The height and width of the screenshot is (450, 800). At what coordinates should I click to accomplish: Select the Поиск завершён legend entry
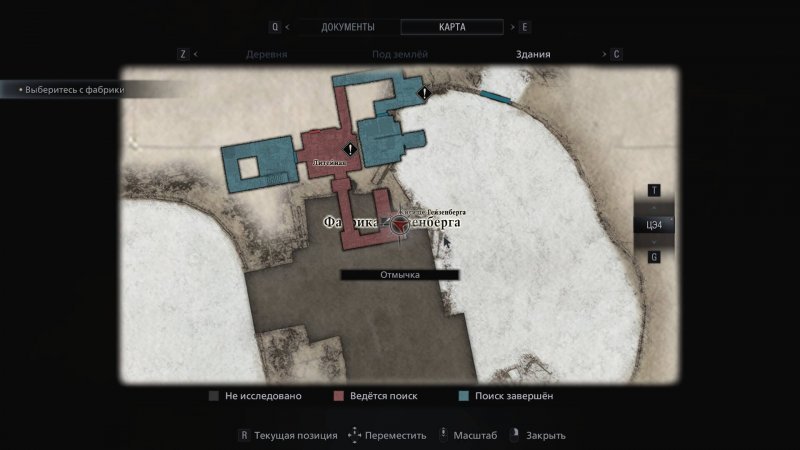click(x=512, y=396)
